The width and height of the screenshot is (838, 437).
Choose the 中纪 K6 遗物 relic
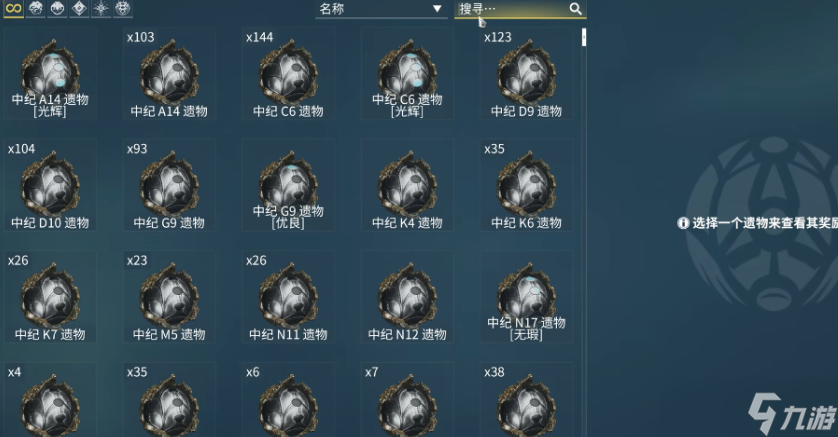pyautogui.click(x=526, y=185)
